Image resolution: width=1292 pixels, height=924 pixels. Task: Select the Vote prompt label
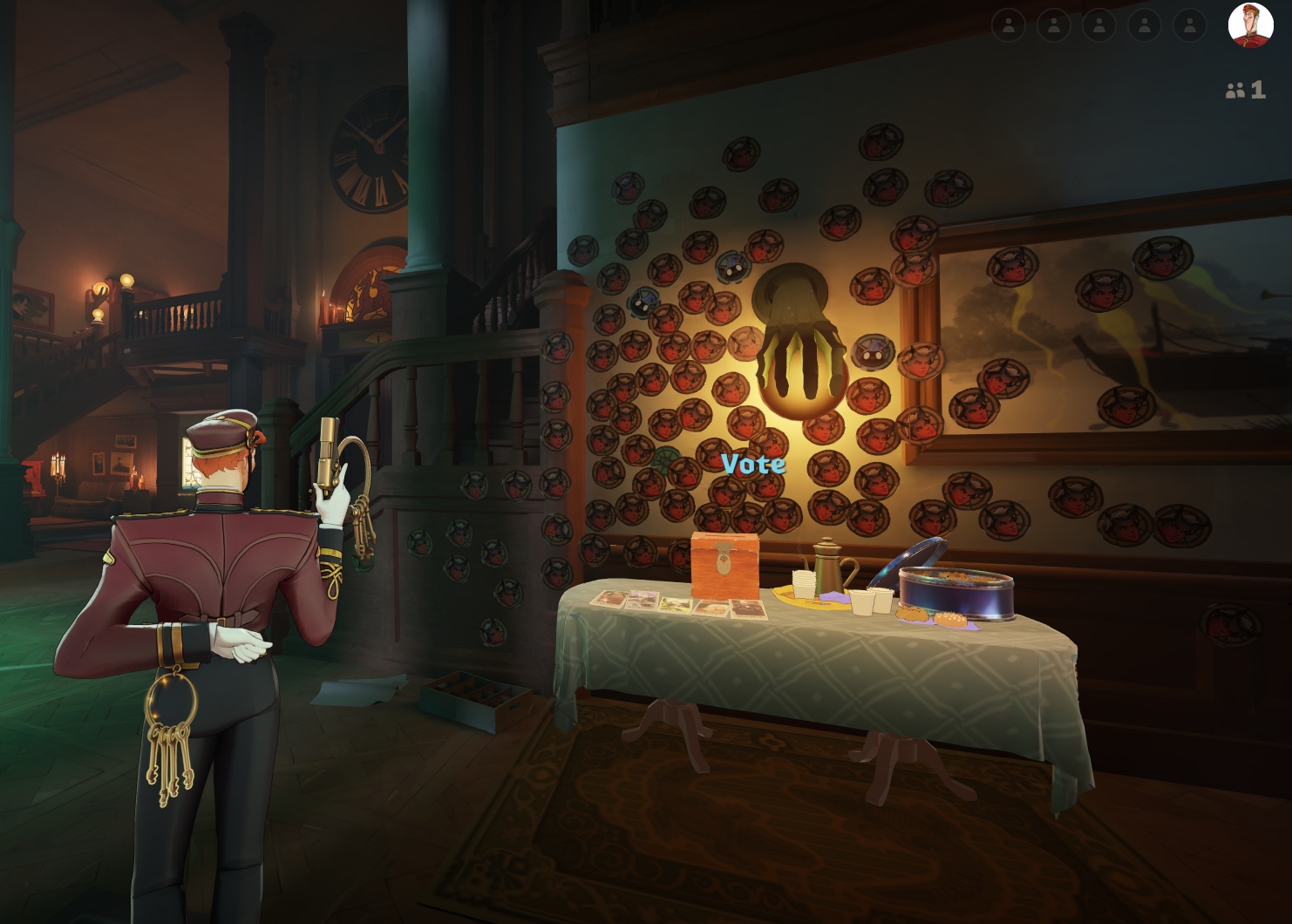pos(753,465)
